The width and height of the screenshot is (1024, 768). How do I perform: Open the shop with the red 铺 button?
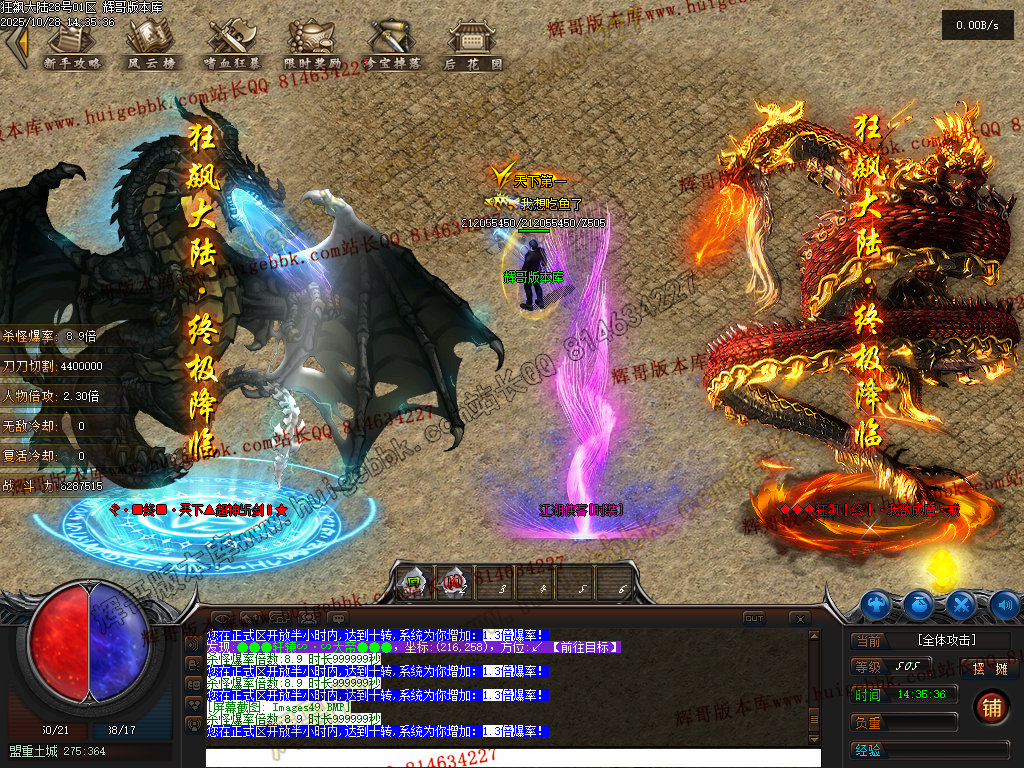pyautogui.click(x=991, y=707)
